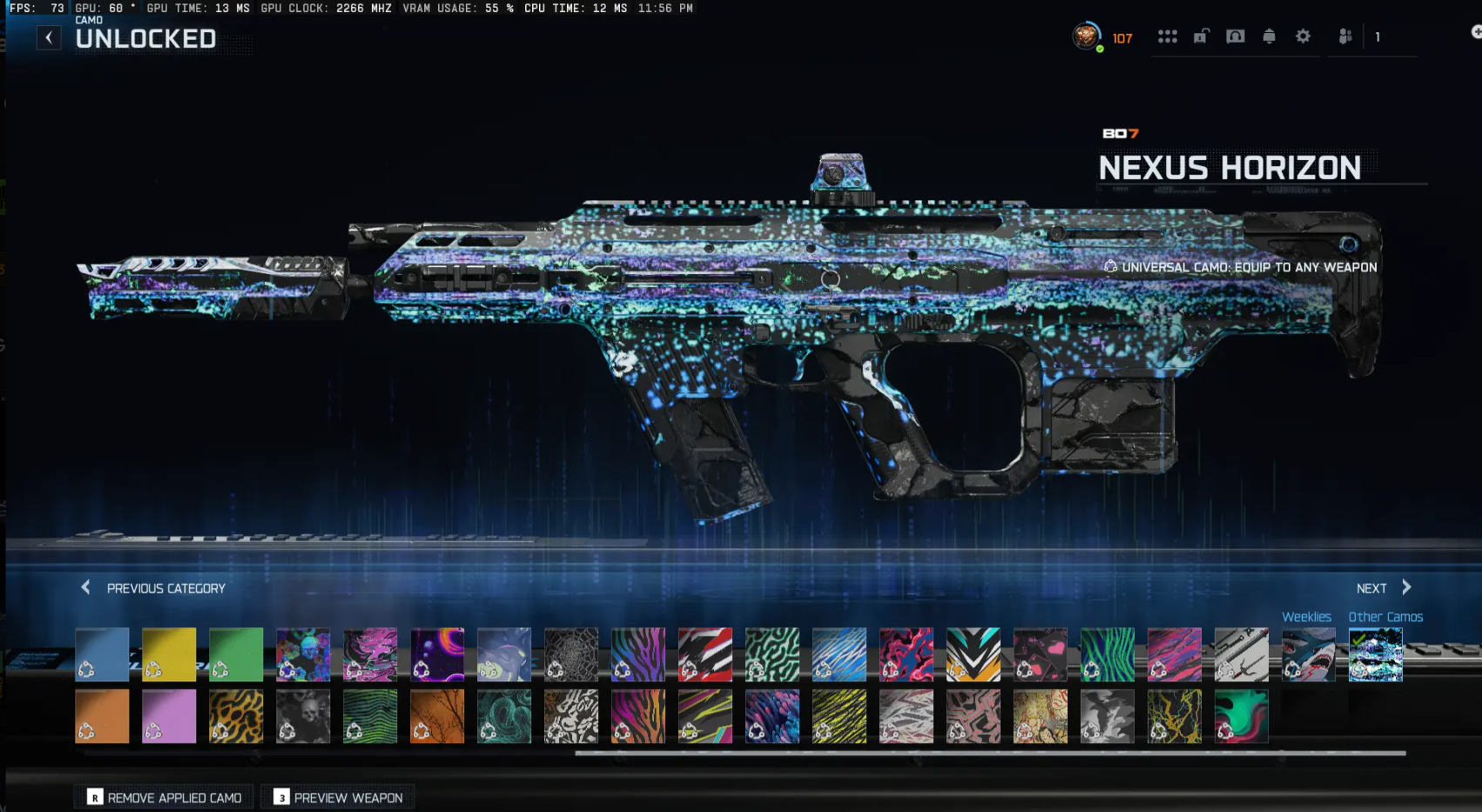Image resolution: width=1482 pixels, height=812 pixels.
Task: Equip the shark-themed Weeklies camo
Action: tap(1307, 654)
